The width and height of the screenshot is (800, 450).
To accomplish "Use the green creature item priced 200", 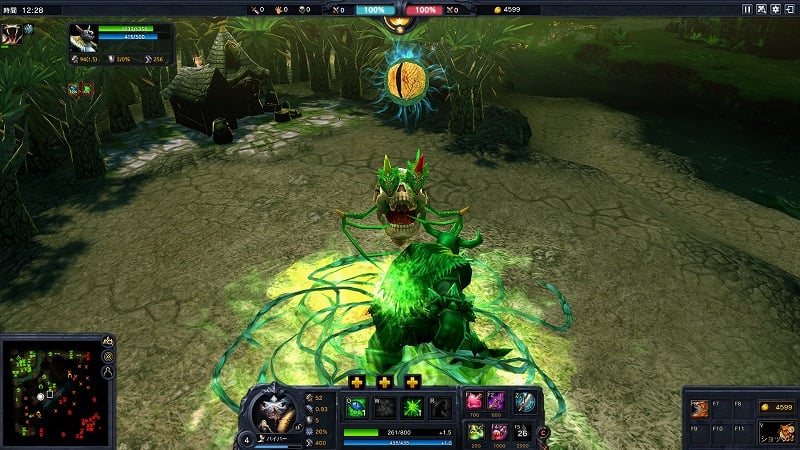I will point(475,432).
